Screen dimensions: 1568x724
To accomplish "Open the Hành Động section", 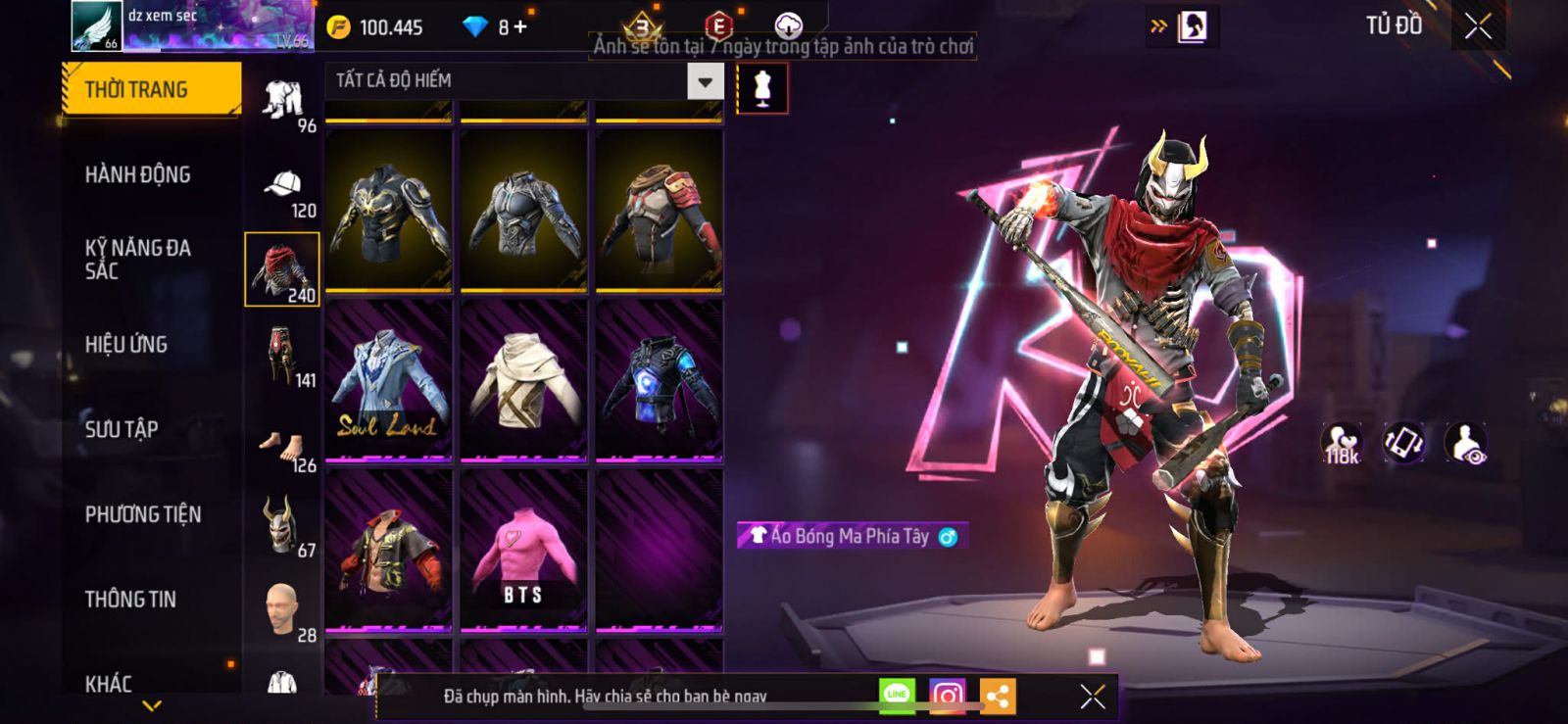I will [138, 174].
